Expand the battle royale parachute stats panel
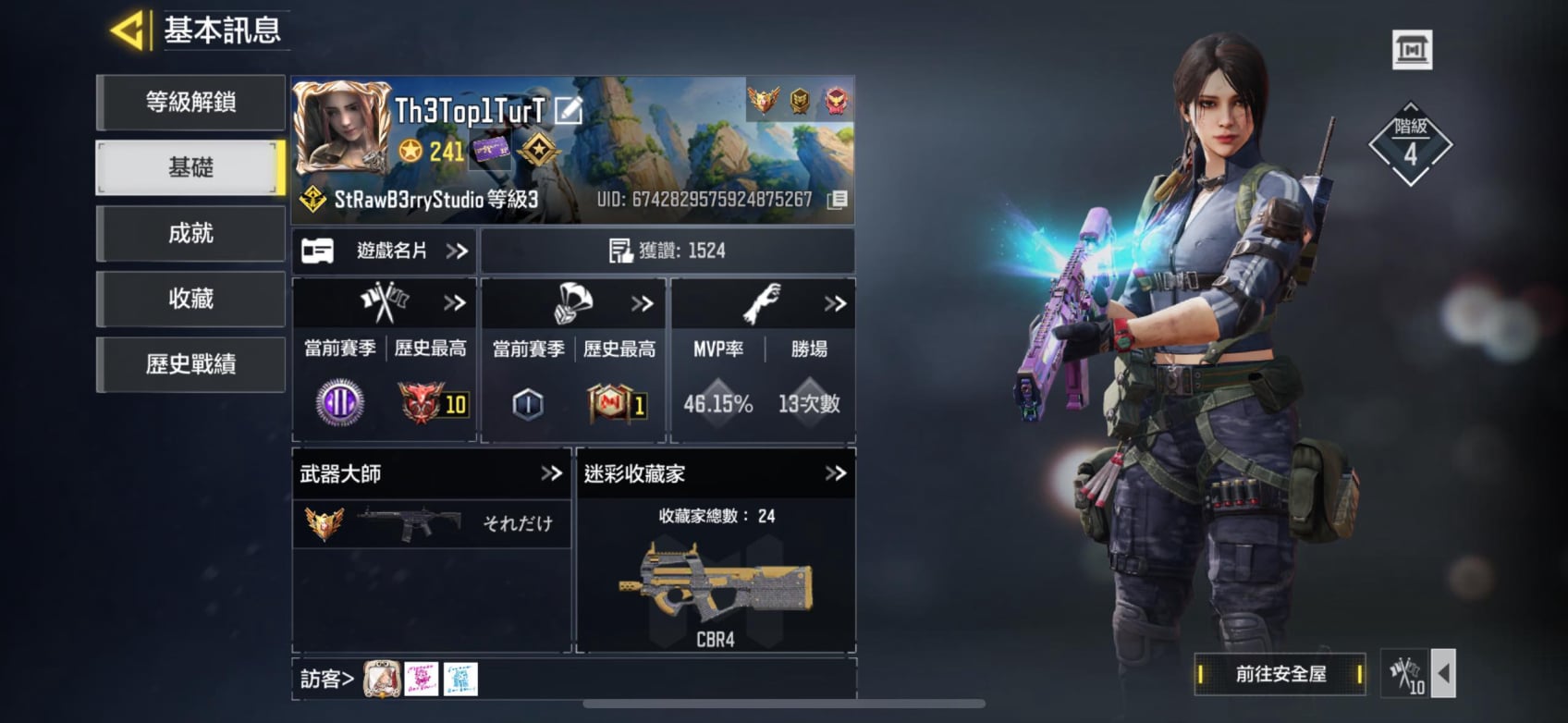 click(x=642, y=303)
